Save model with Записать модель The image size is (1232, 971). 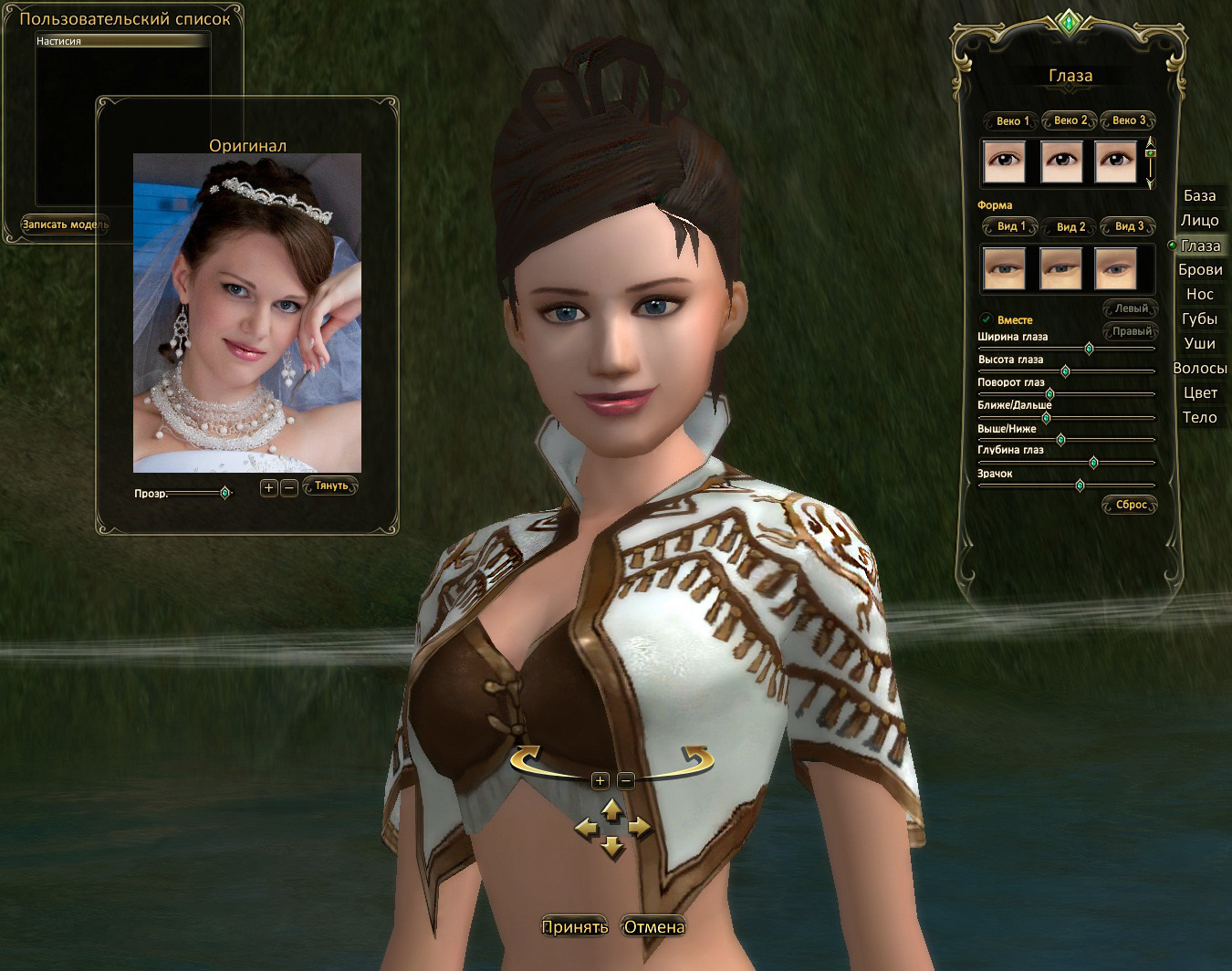pos(64,224)
